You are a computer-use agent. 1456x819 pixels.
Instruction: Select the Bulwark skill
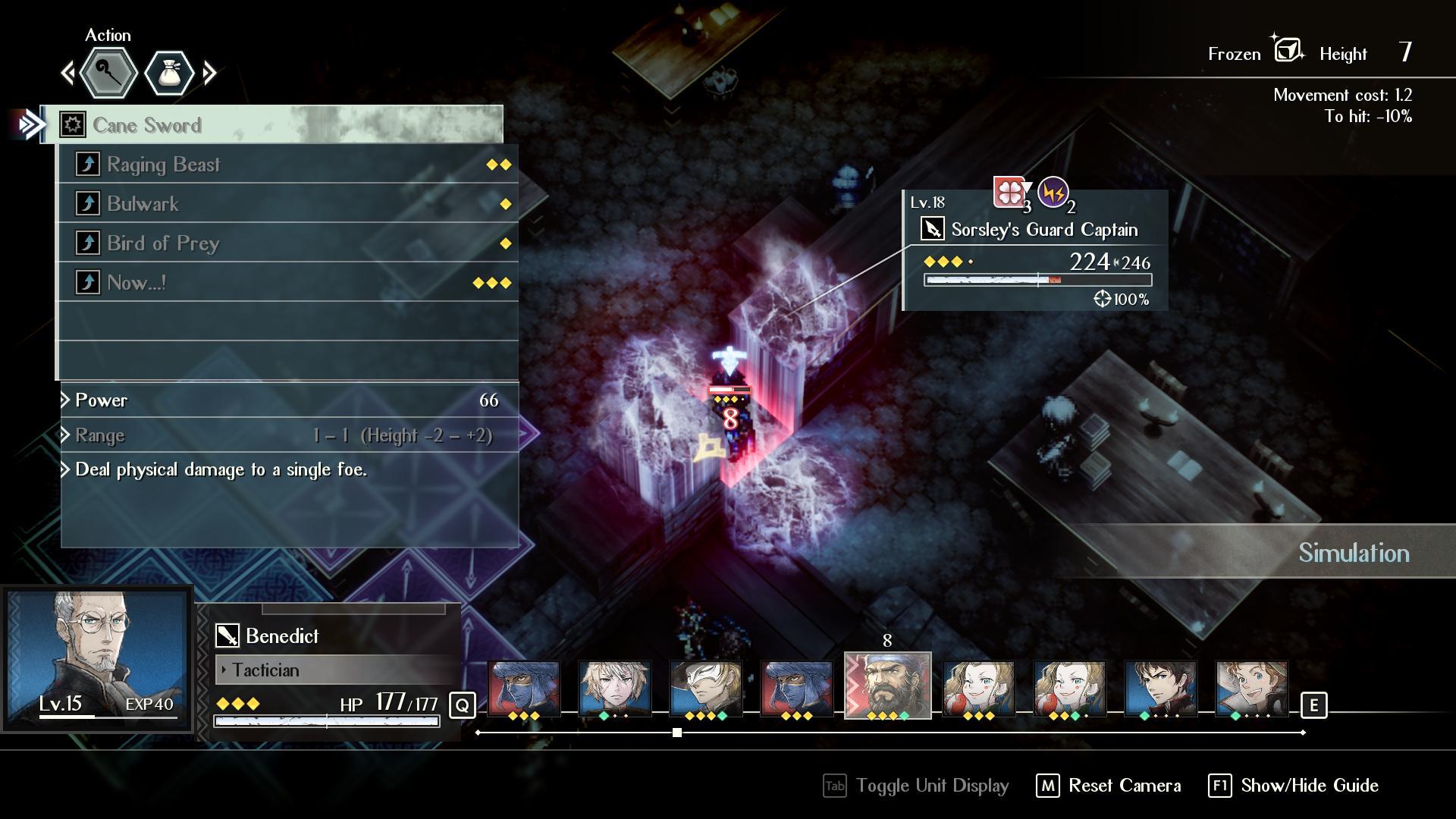coord(288,204)
